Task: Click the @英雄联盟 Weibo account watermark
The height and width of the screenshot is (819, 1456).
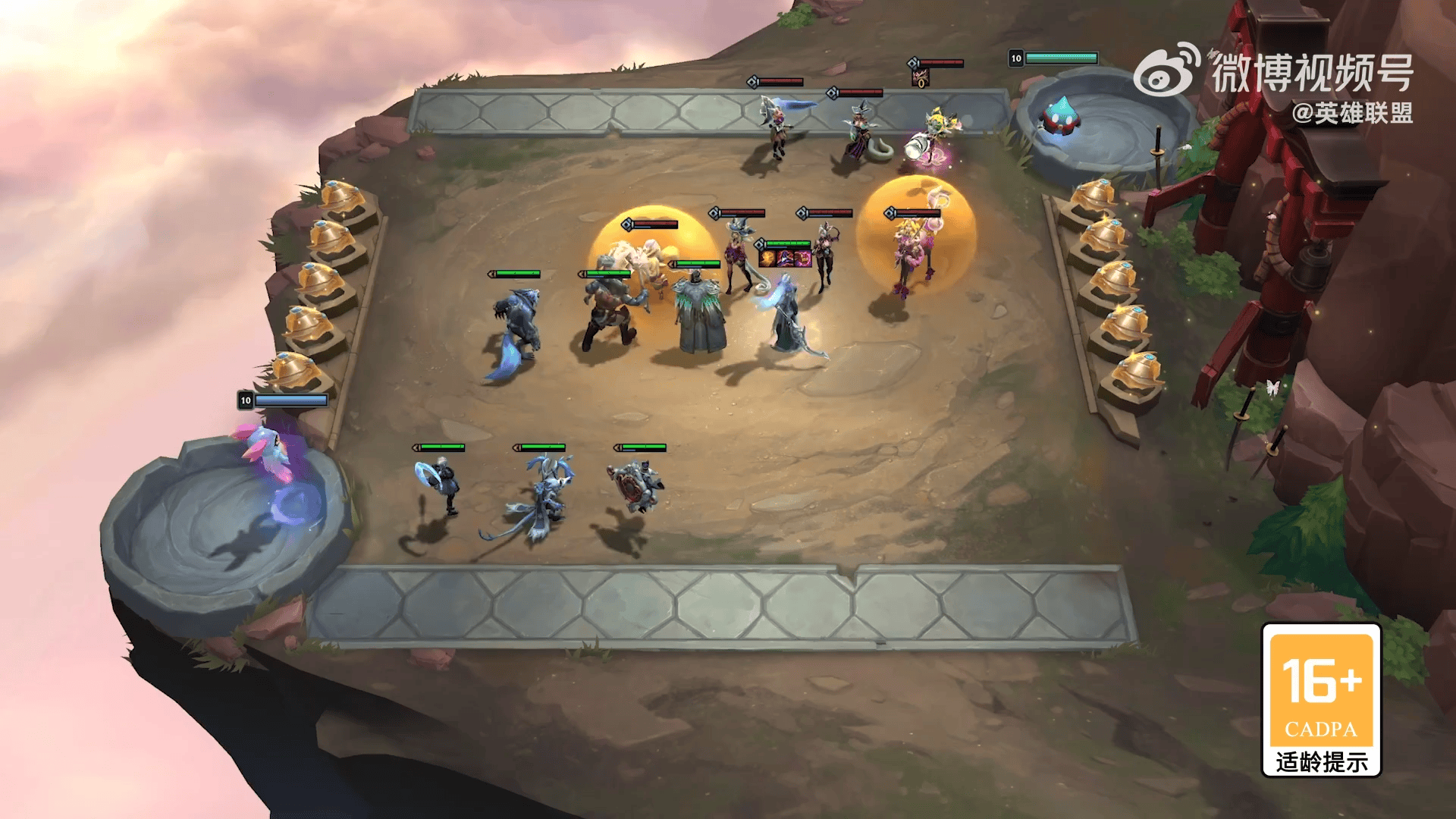Action: (x=1352, y=113)
